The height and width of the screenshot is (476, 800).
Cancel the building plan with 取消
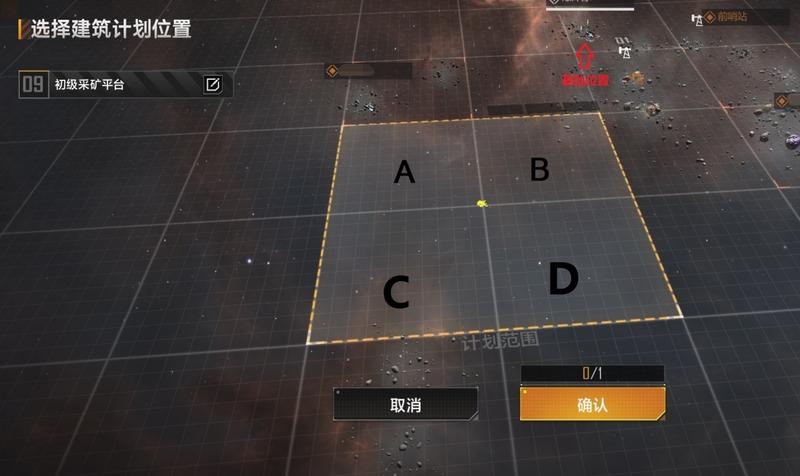point(405,404)
